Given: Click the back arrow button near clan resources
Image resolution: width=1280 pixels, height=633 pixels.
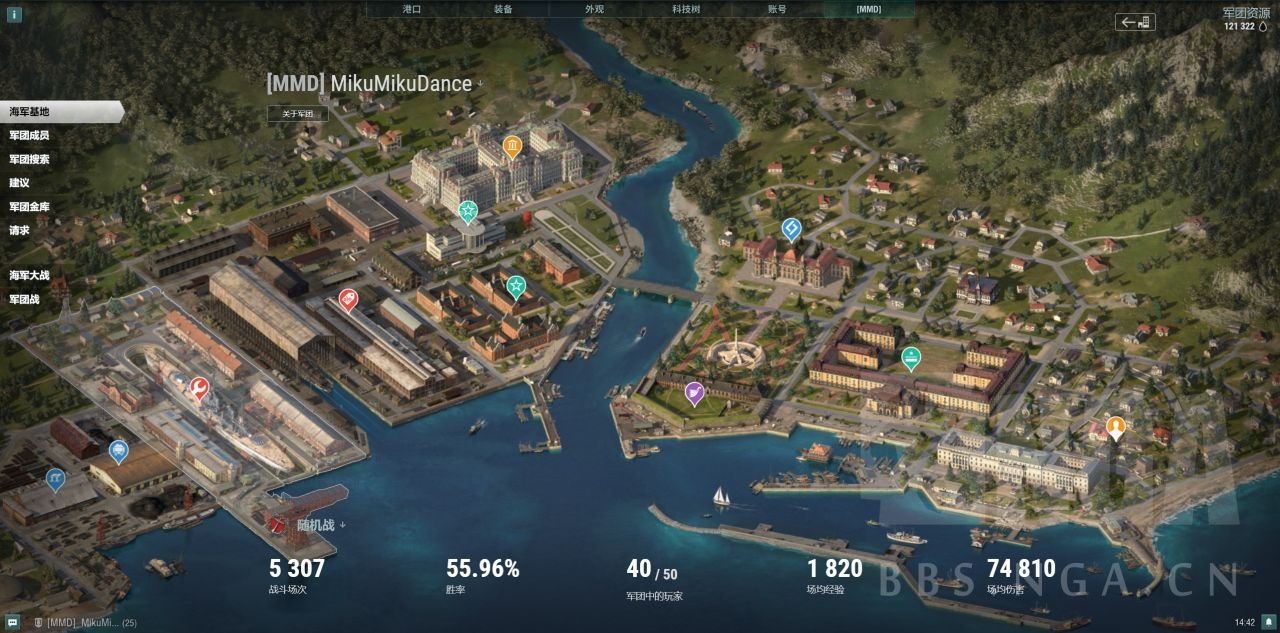Looking at the screenshot, I should [x=1135, y=22].
